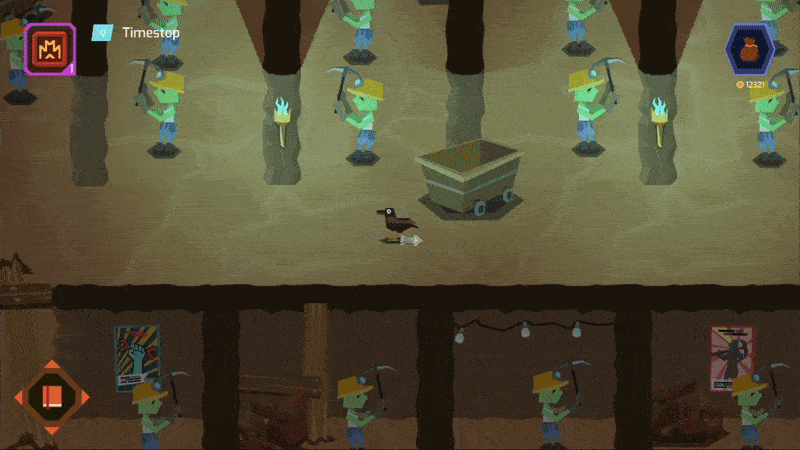This screenshot has height=450, width=800.
Task: Open the gold loot bag icon
Action: 749,50
